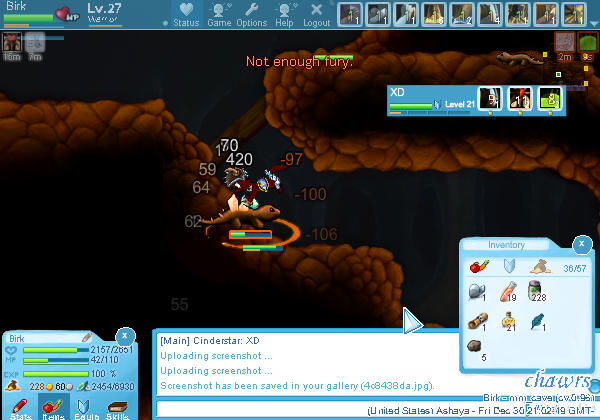Select the red vial stack of 19
The height and width of the screenshot is (420, 600).
506,291
